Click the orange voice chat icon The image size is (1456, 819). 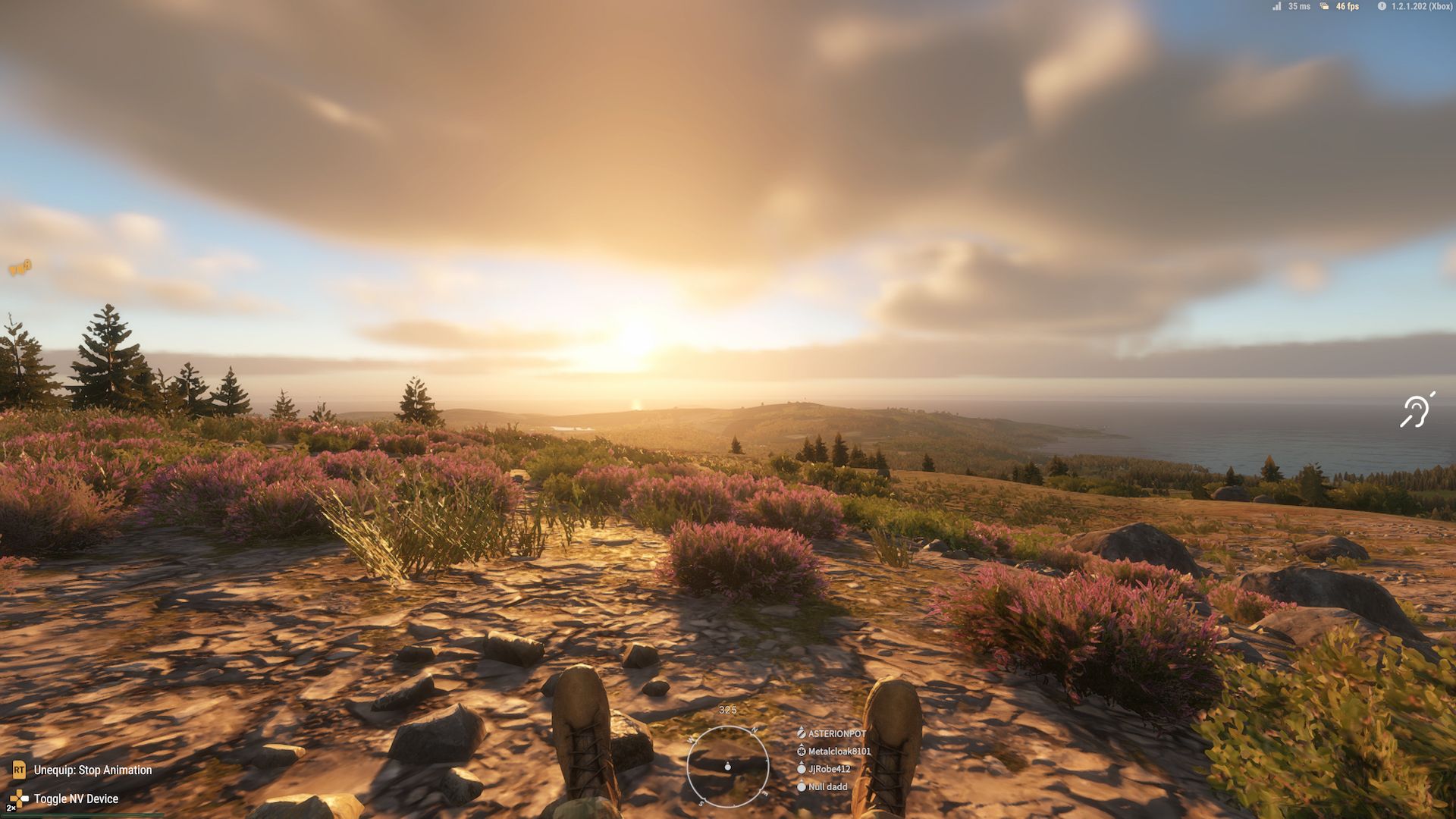click(20, 267)
